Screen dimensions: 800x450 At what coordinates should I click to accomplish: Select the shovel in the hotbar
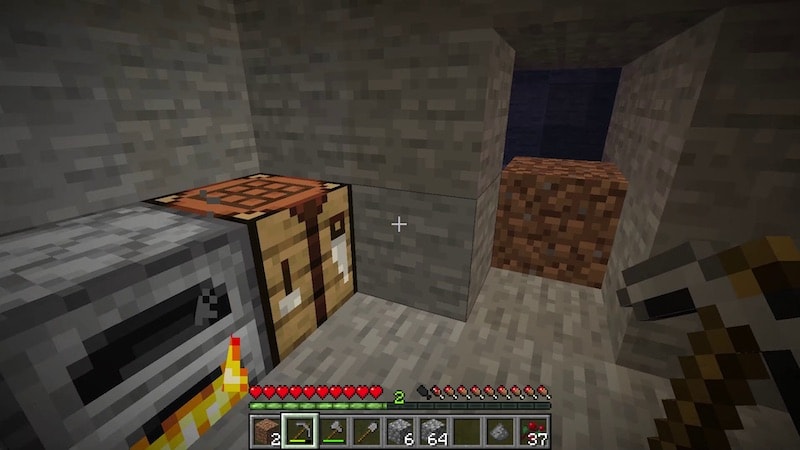[366, 431]
